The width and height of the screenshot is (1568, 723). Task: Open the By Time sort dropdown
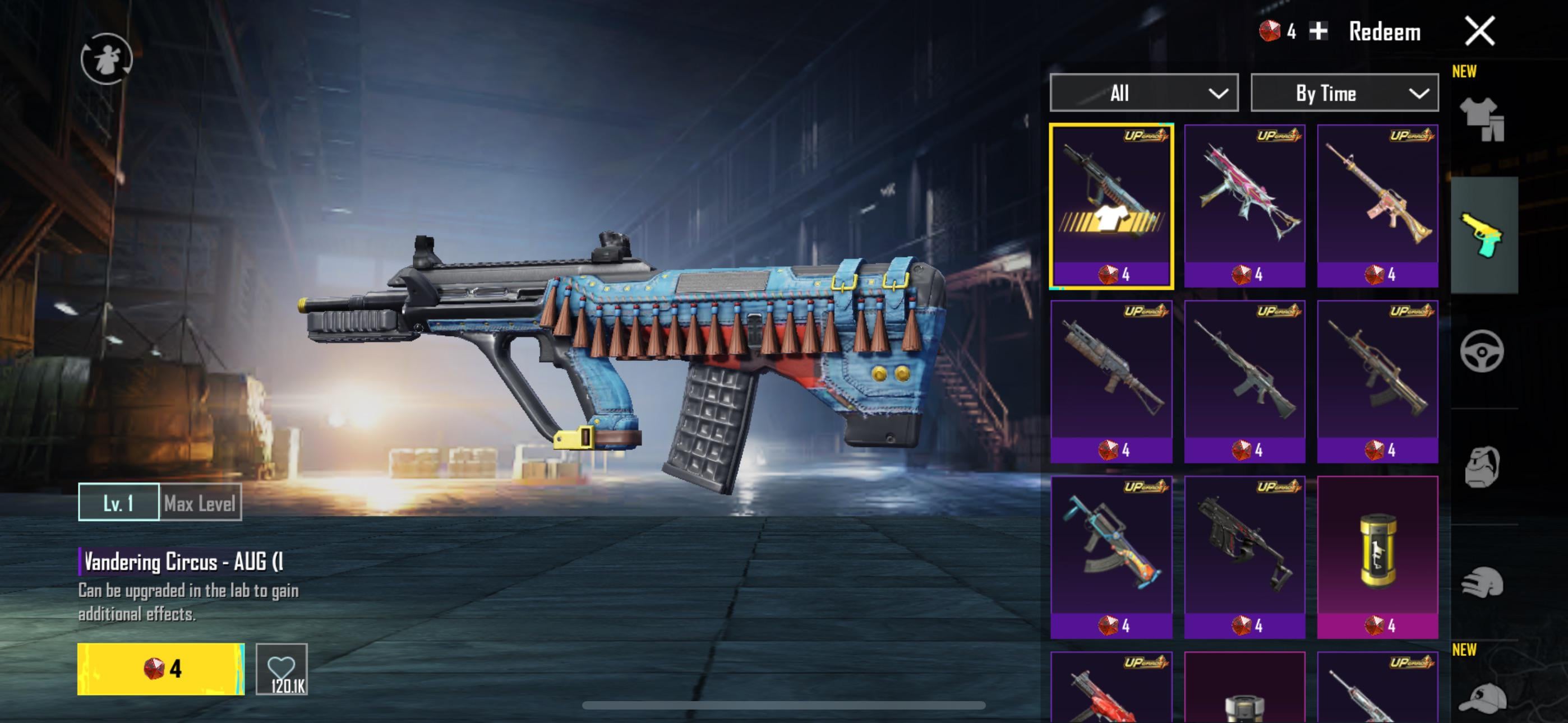coord(1344,93)
